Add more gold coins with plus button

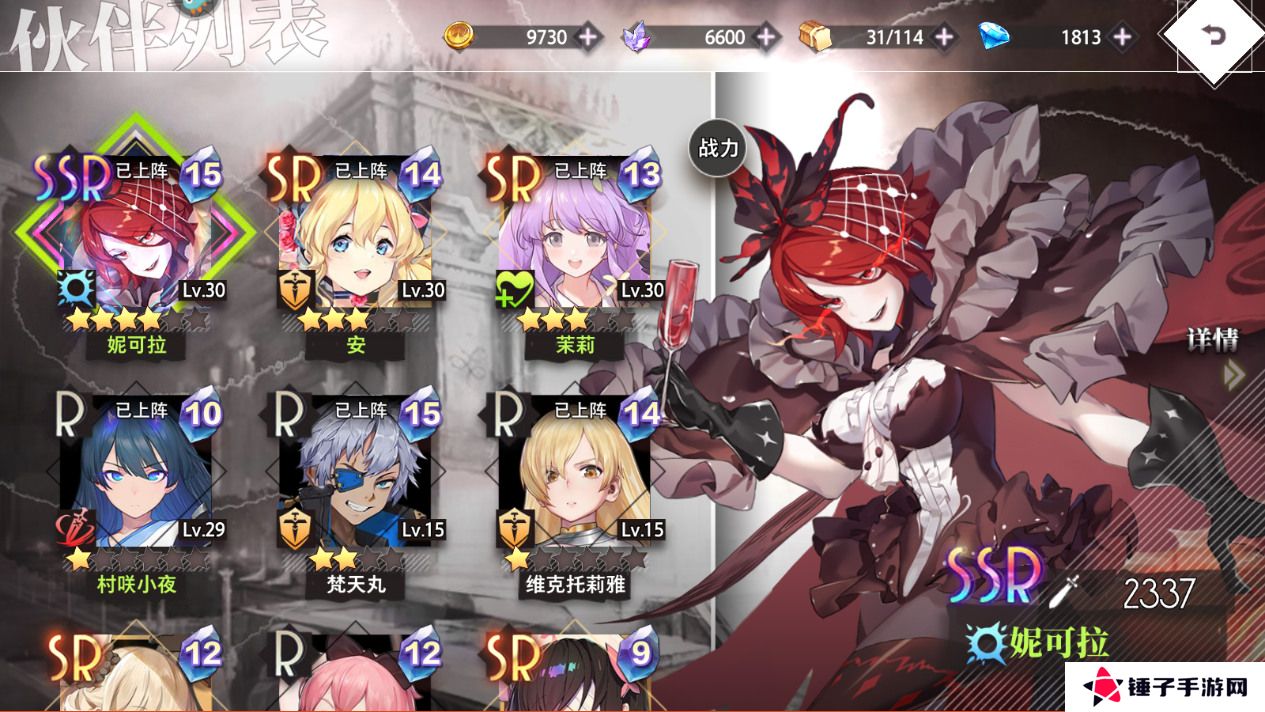(587, 38)
